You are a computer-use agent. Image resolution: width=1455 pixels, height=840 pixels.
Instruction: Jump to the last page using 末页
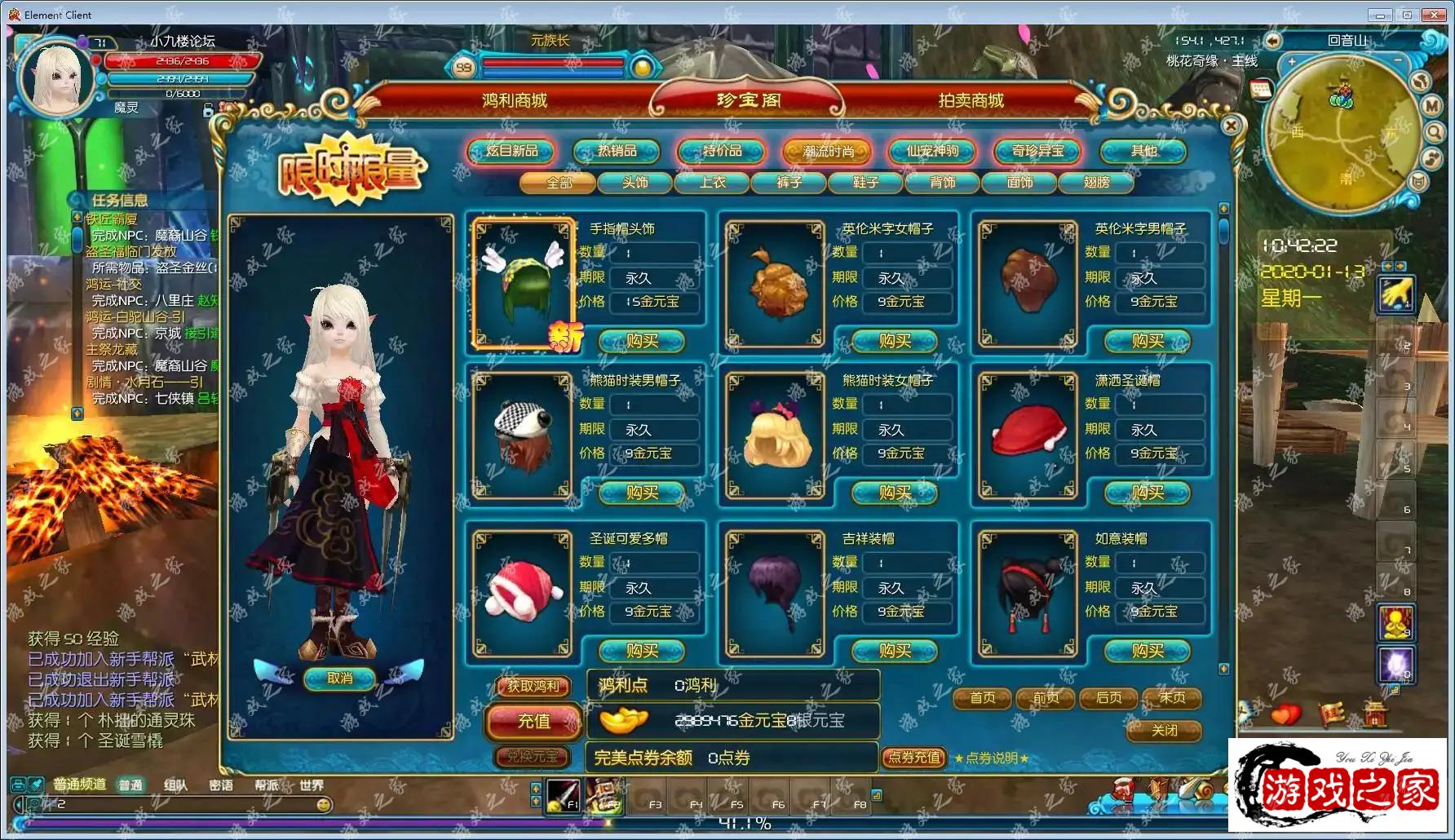[x=1172, y=698]
